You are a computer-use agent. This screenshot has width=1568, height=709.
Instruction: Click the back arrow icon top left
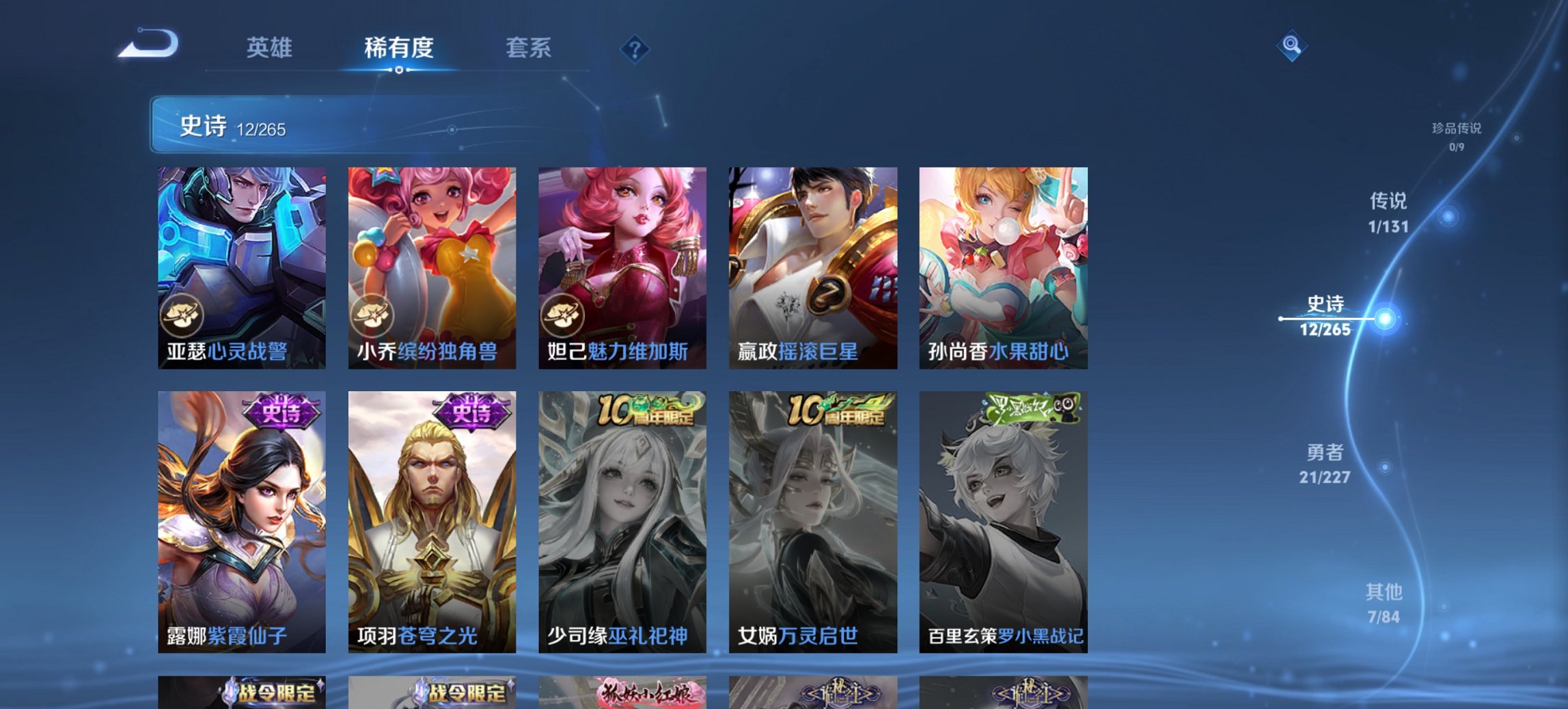pyautogui.click(x=146, y=46)
